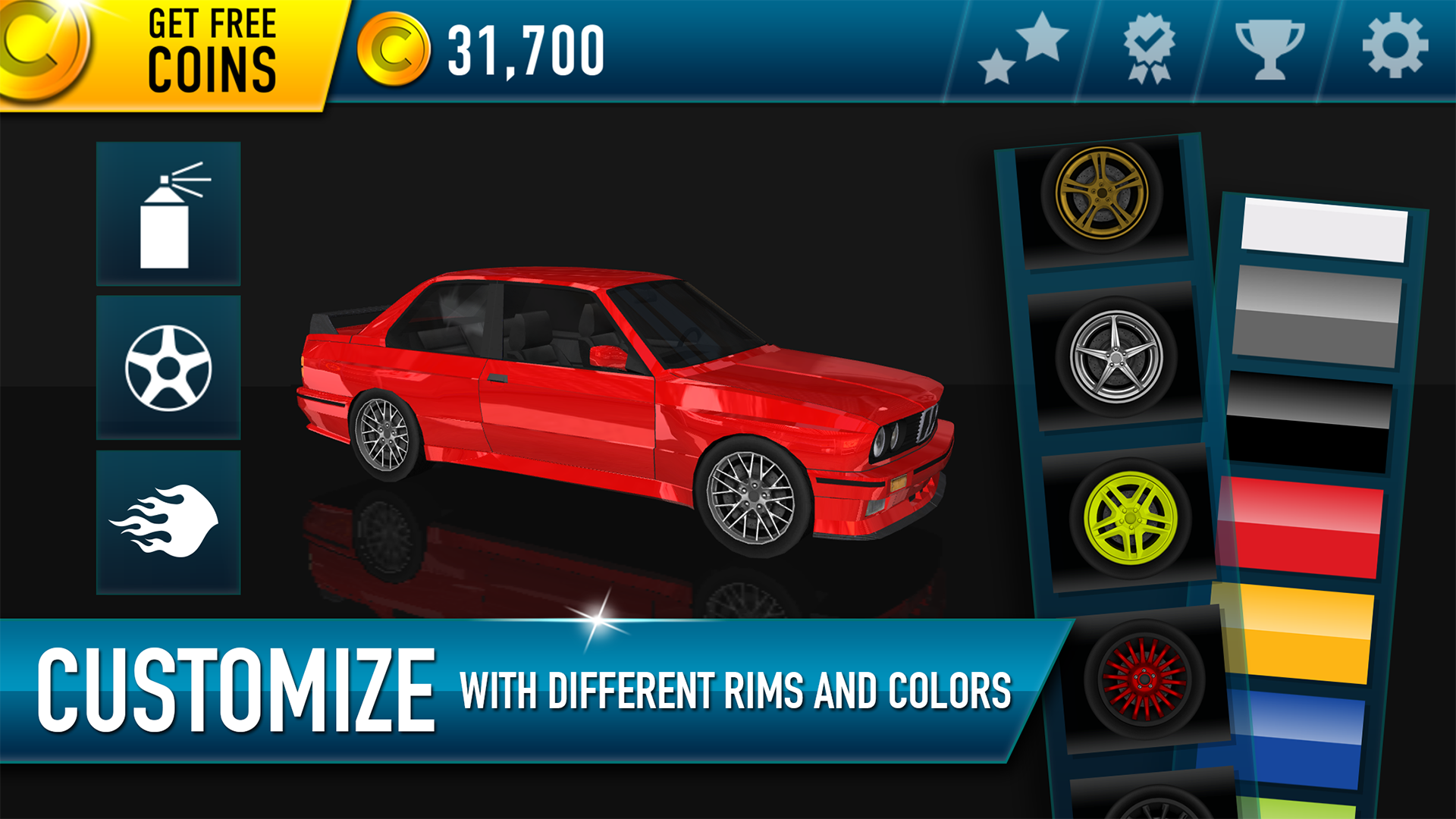Open the trophy leaderboard
1456x819 pixels.
pos(1269,49)
